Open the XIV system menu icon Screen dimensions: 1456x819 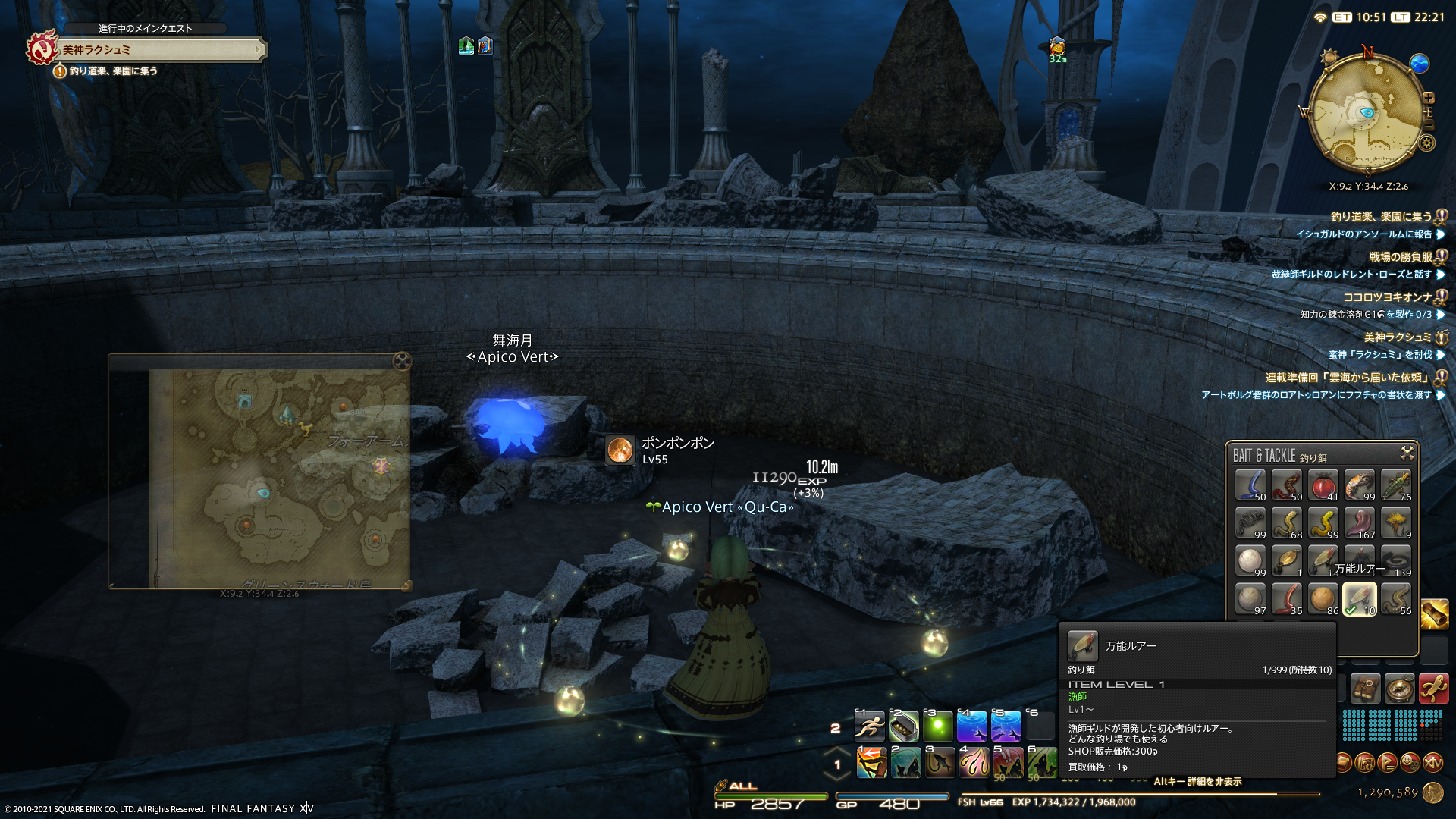[x=1432, y=762]
